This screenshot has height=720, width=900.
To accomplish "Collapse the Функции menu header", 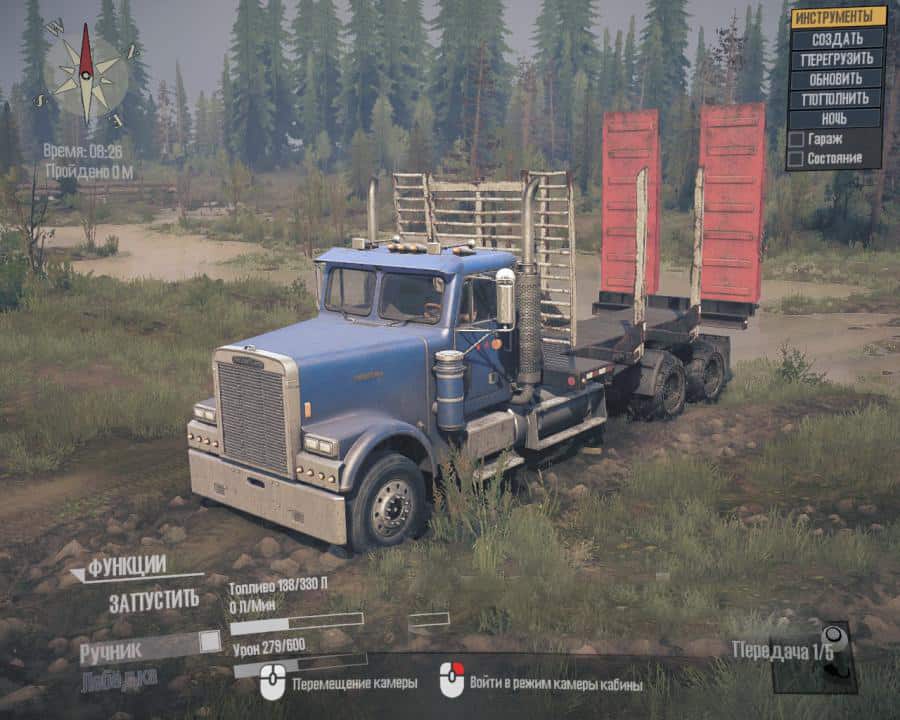I will tap(118, 568).
